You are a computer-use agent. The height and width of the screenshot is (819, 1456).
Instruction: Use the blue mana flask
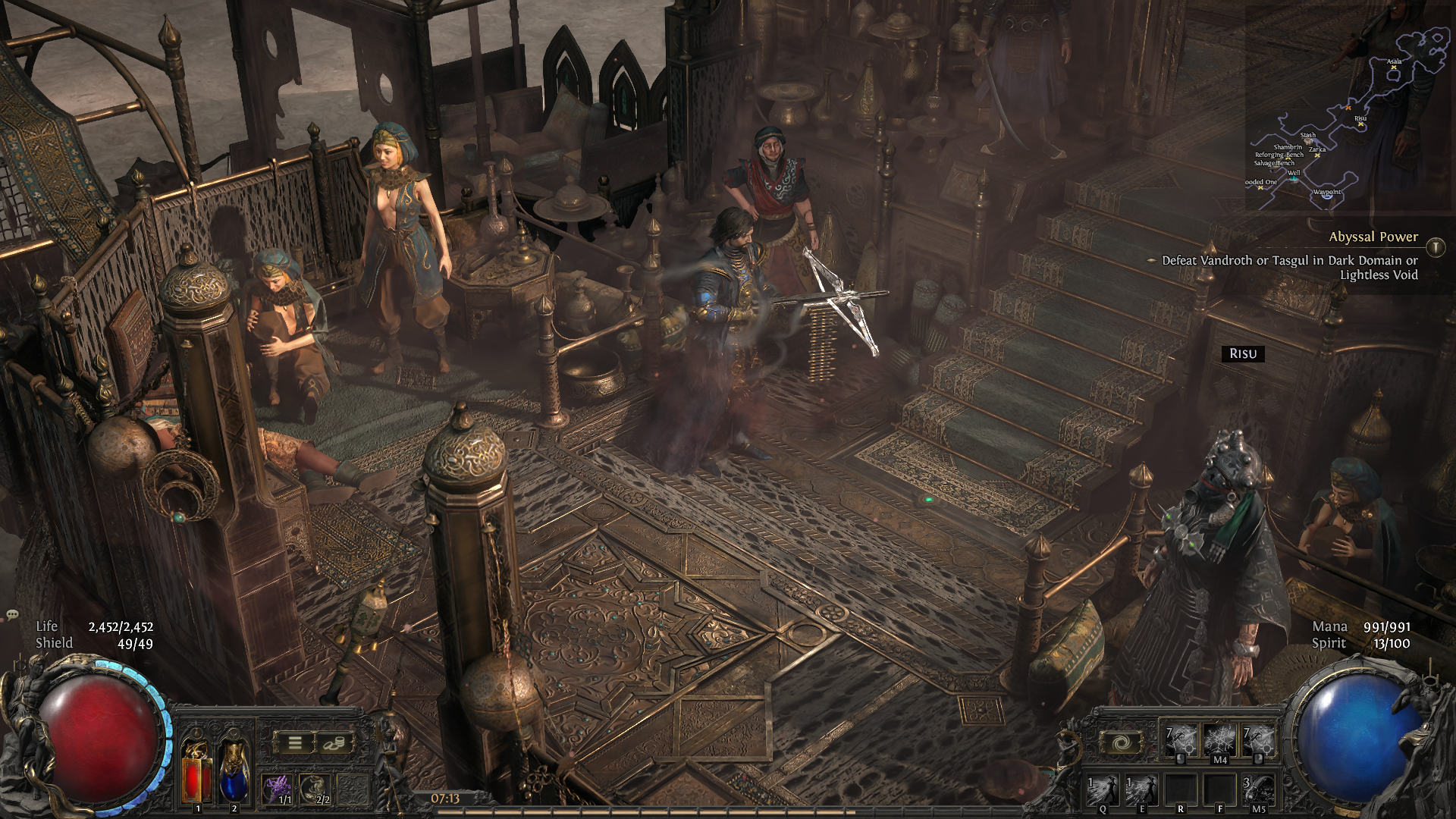point(234,771)
